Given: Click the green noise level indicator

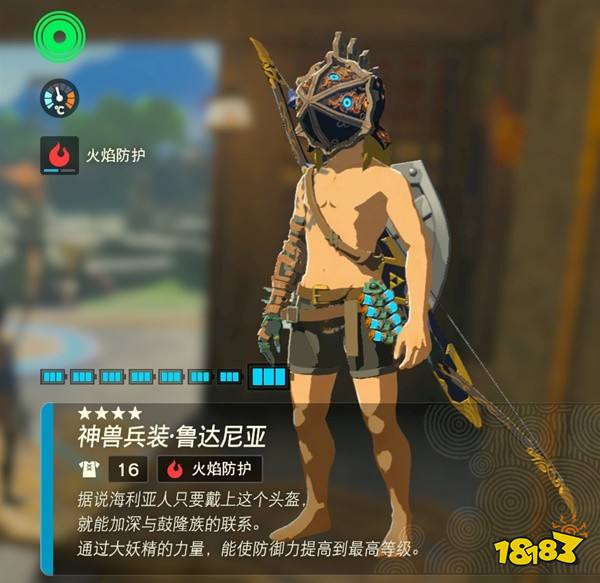Looking at the screenshot, I should tap(61, 36).
